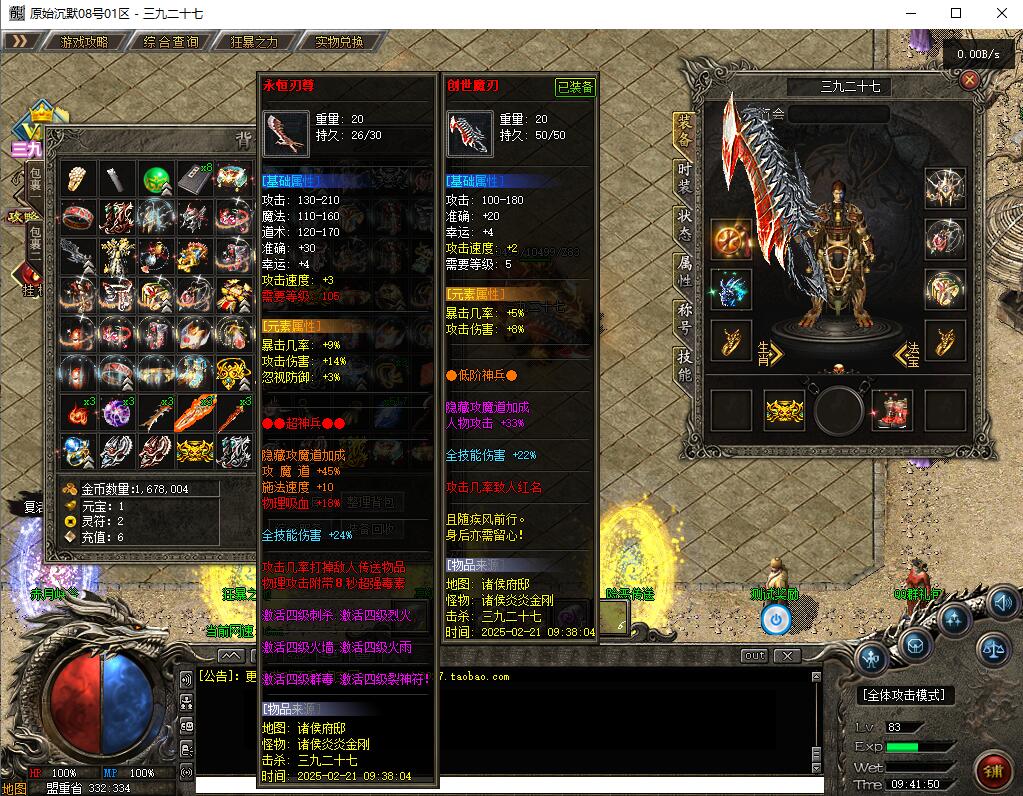Close the character equipment panel
Image resolution: width=1023 pixels, height=796 pixels.
(969, 81)
